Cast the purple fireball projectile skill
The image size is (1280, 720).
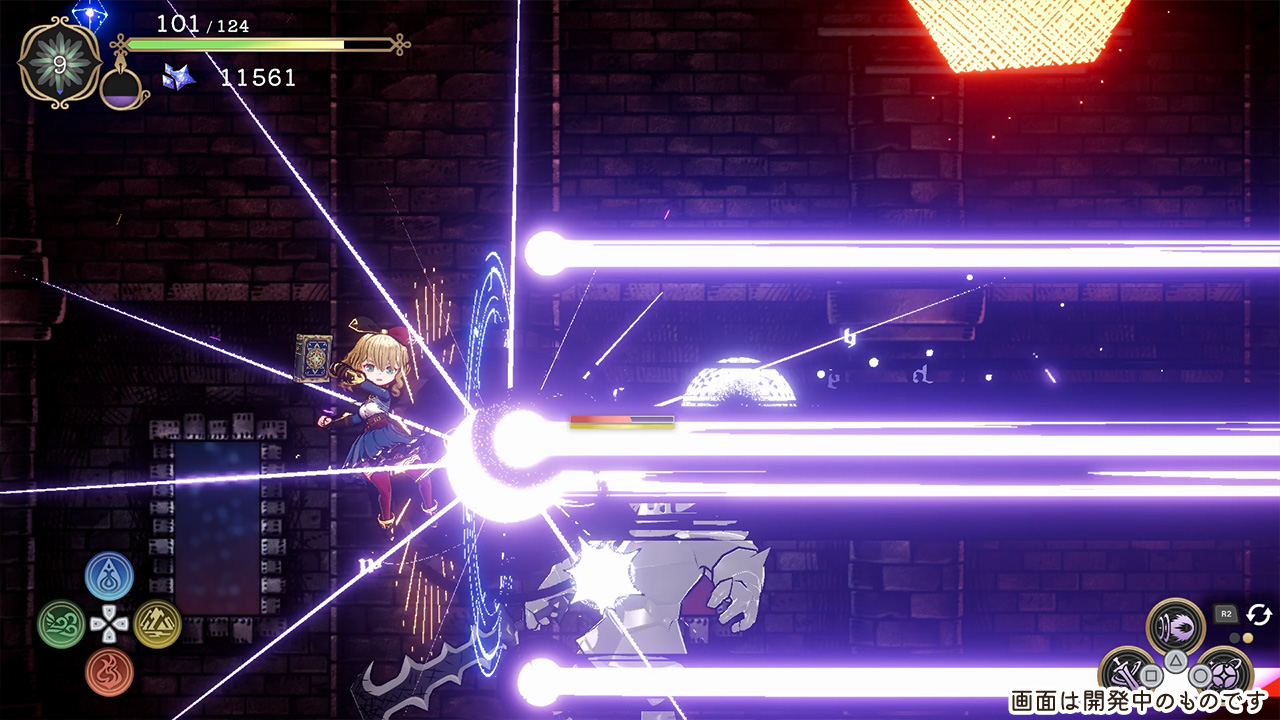pyautogui.click(x=1176, y=624)
